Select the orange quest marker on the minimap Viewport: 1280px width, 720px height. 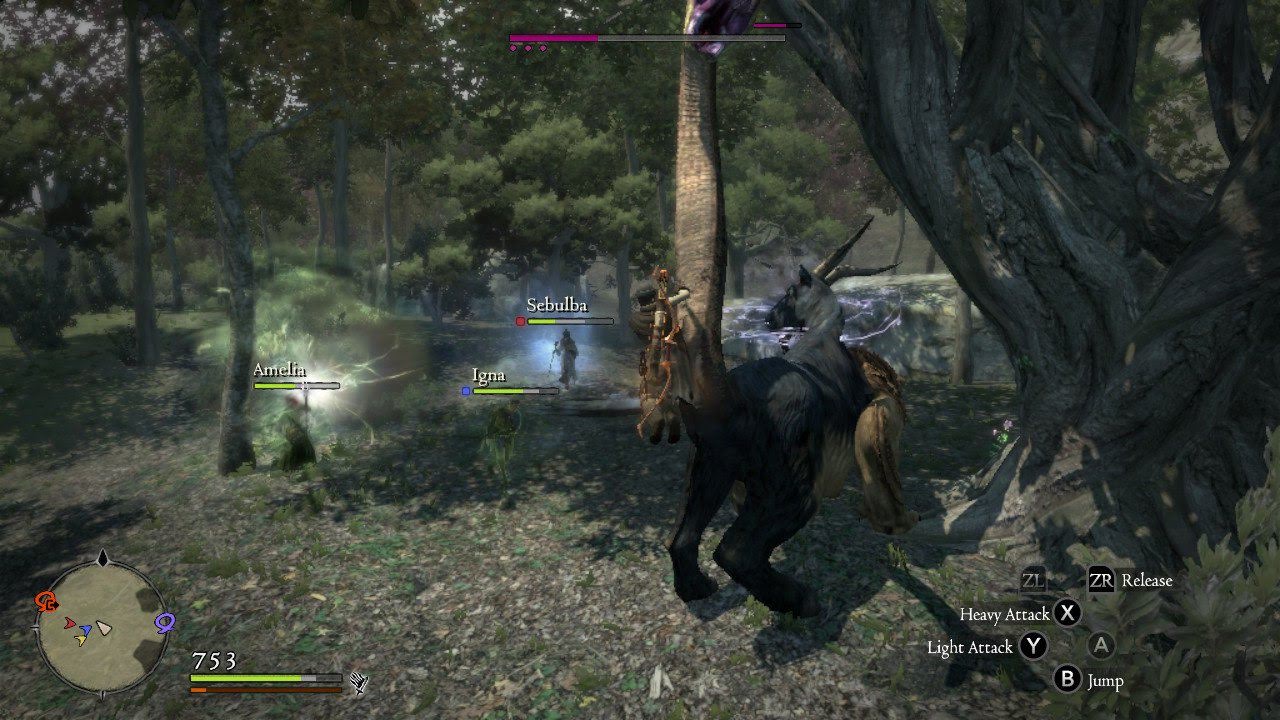46,601
